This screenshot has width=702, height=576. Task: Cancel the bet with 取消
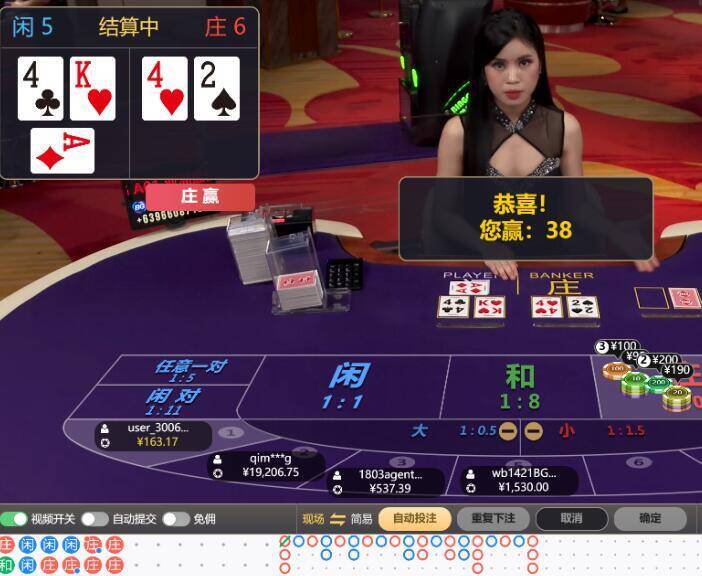571,518
